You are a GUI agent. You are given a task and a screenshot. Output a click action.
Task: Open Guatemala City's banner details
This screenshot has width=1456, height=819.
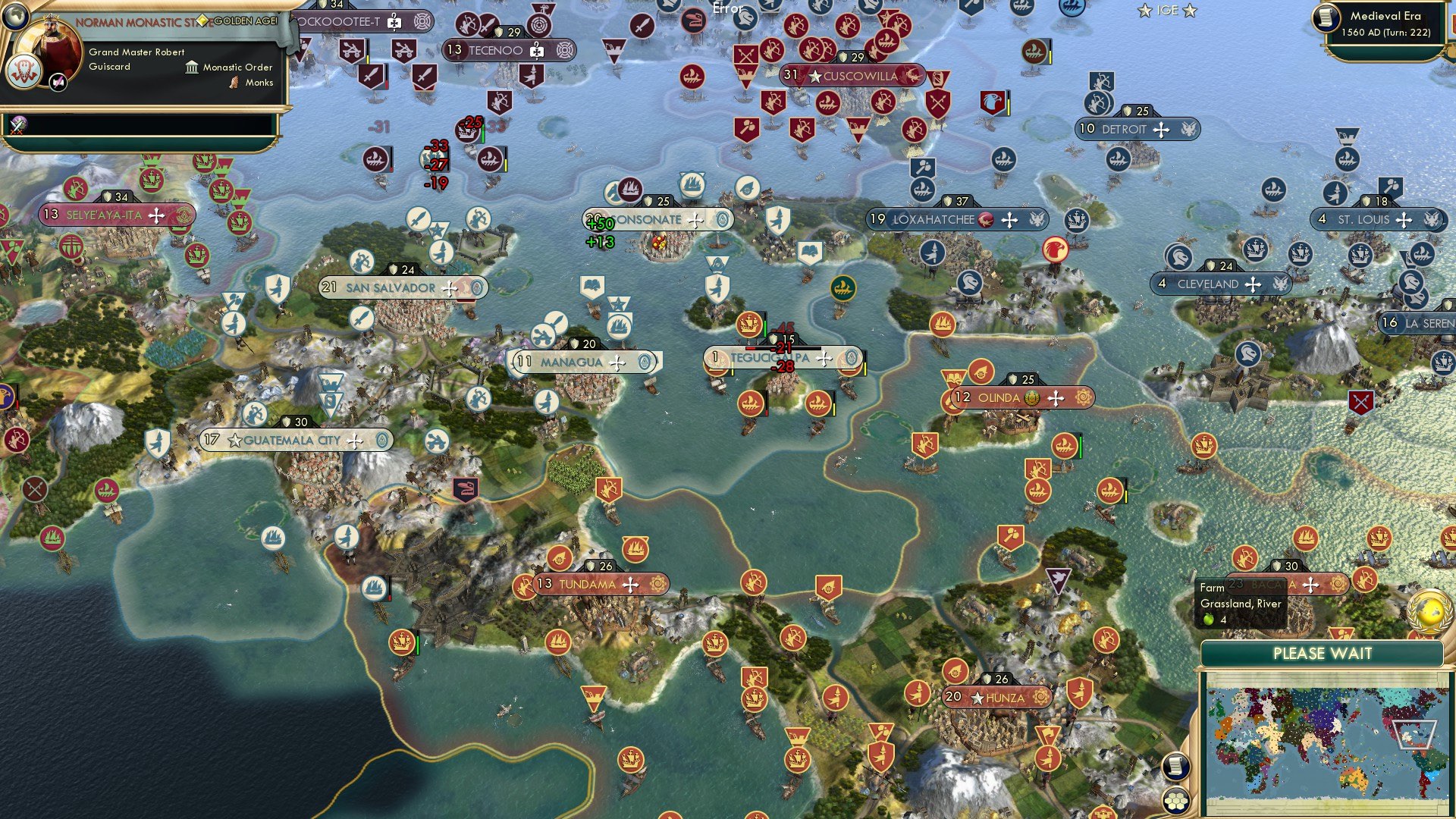[292, 441]
